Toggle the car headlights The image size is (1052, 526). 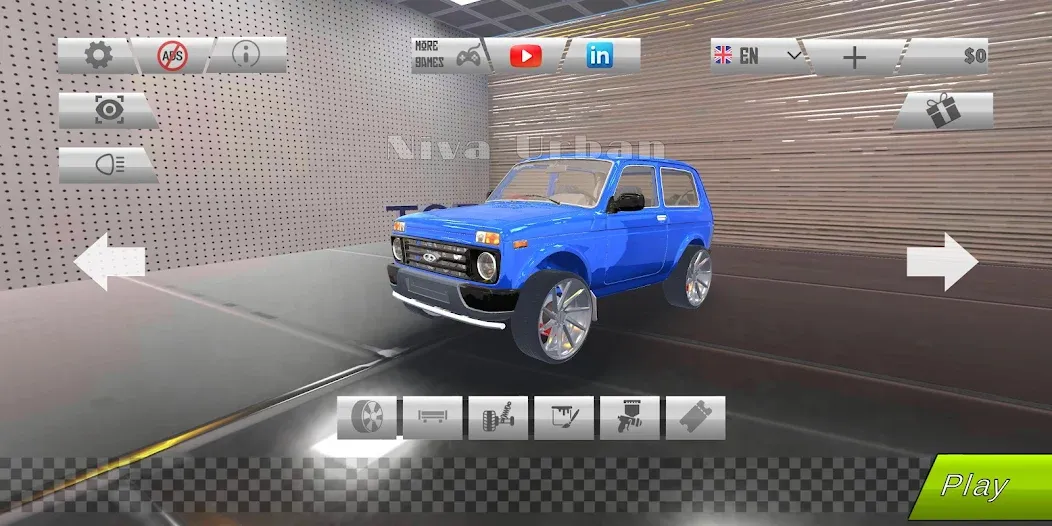(x=107, y=165)
